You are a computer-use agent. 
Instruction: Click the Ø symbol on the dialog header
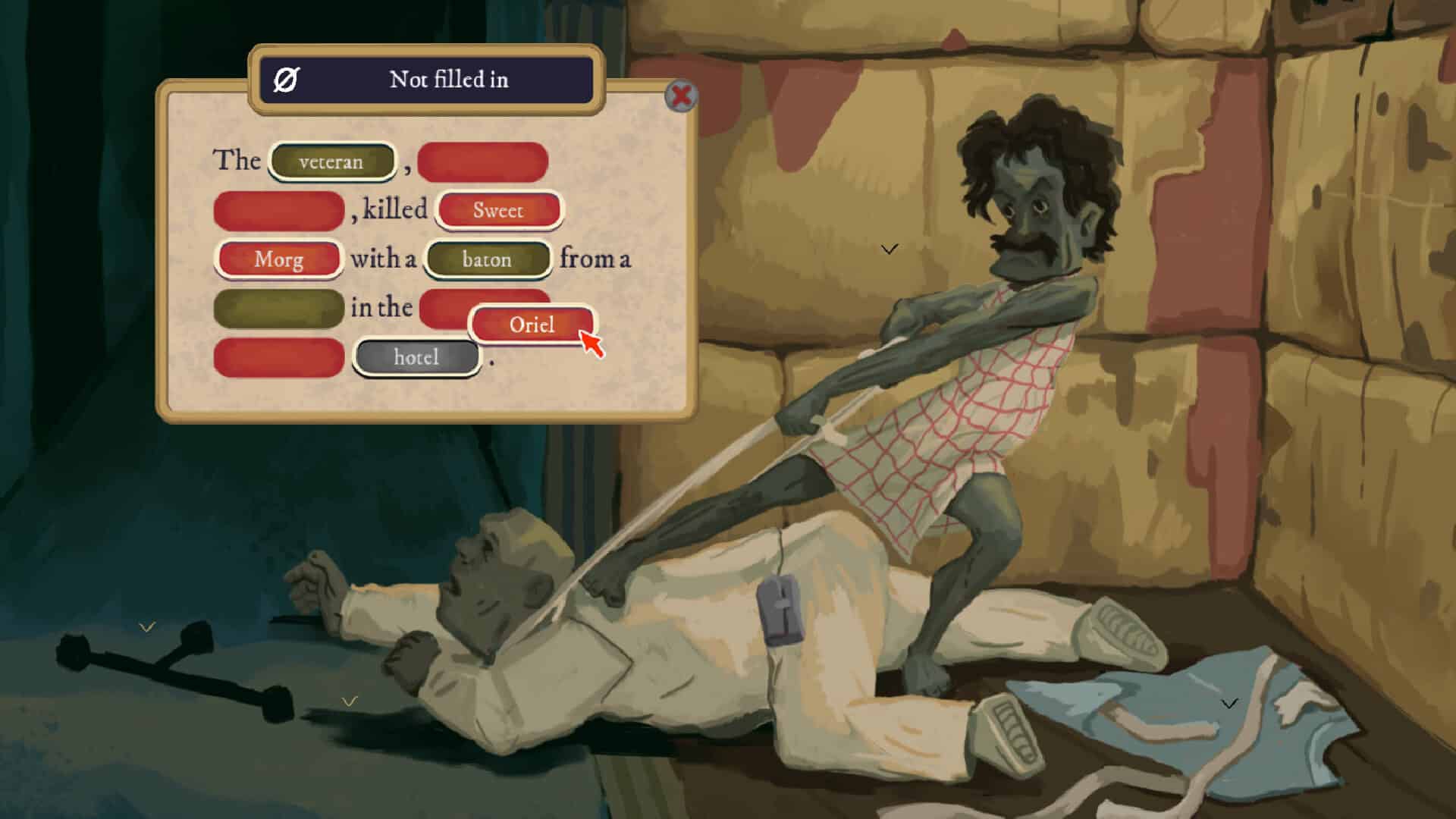[x=286, y=79]
